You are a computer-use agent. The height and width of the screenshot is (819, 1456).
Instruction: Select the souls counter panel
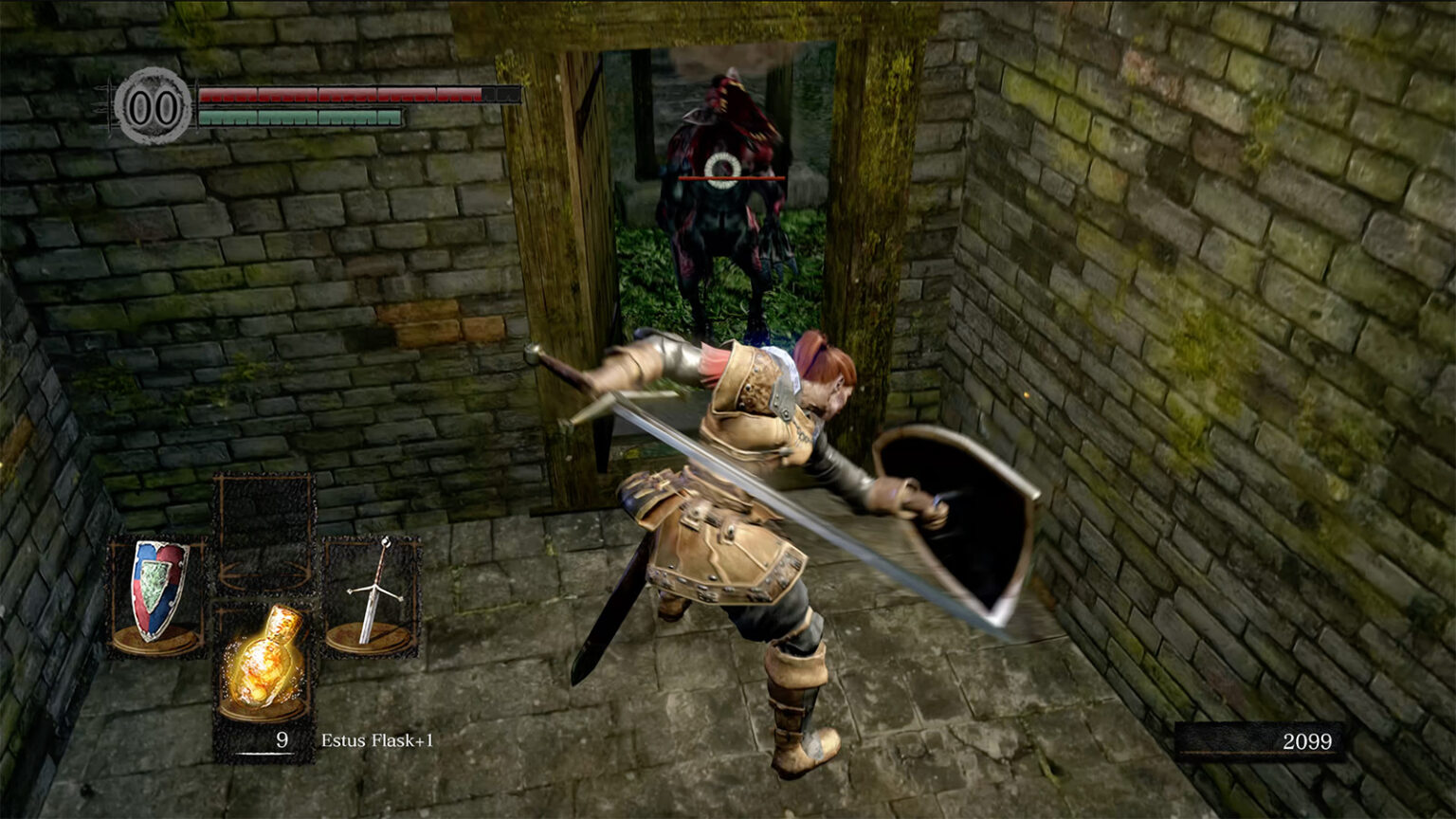[x=1261, y=742]
